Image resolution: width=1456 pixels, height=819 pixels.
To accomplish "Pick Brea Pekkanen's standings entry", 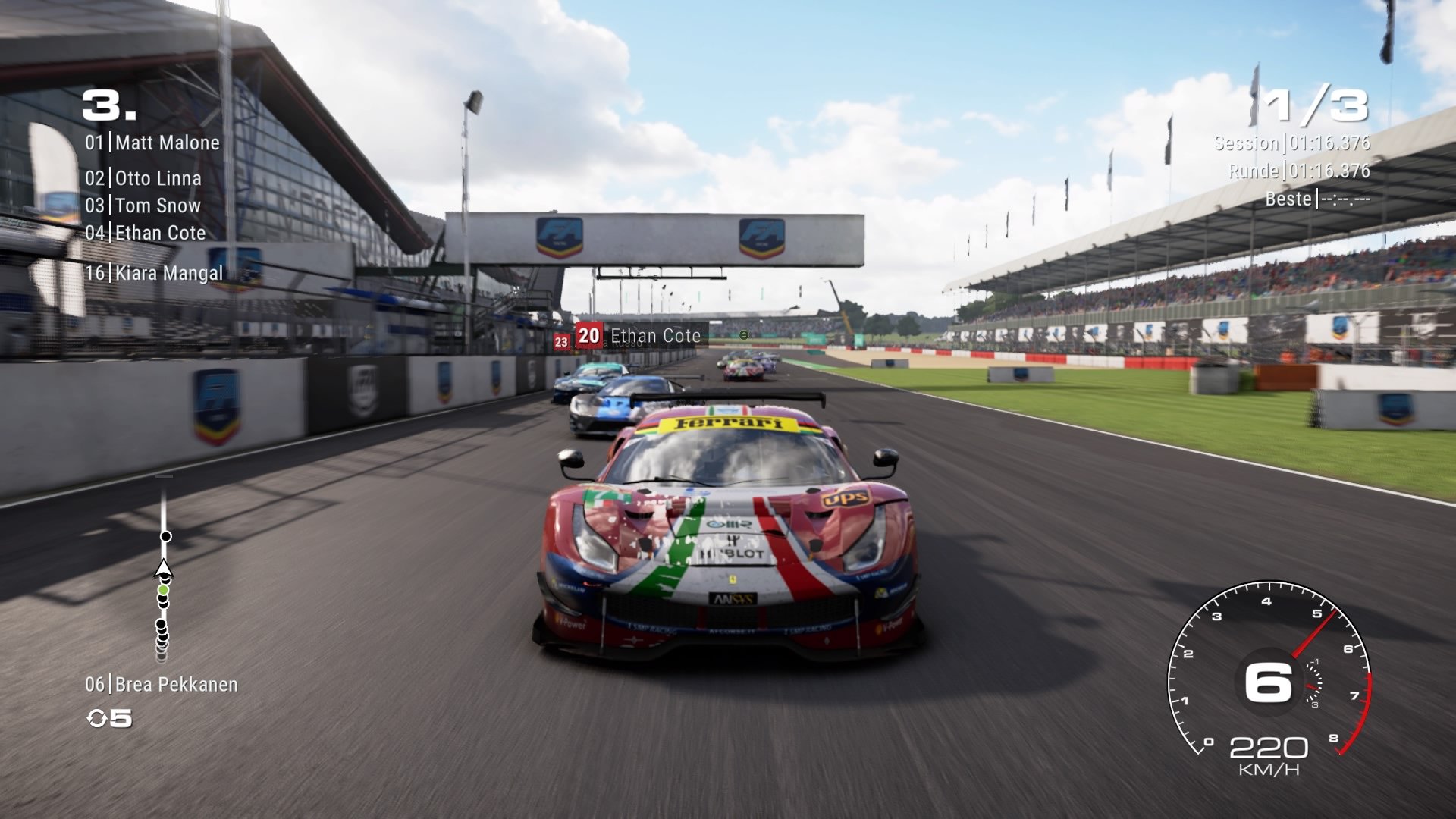I will click(x=162, y=685).
